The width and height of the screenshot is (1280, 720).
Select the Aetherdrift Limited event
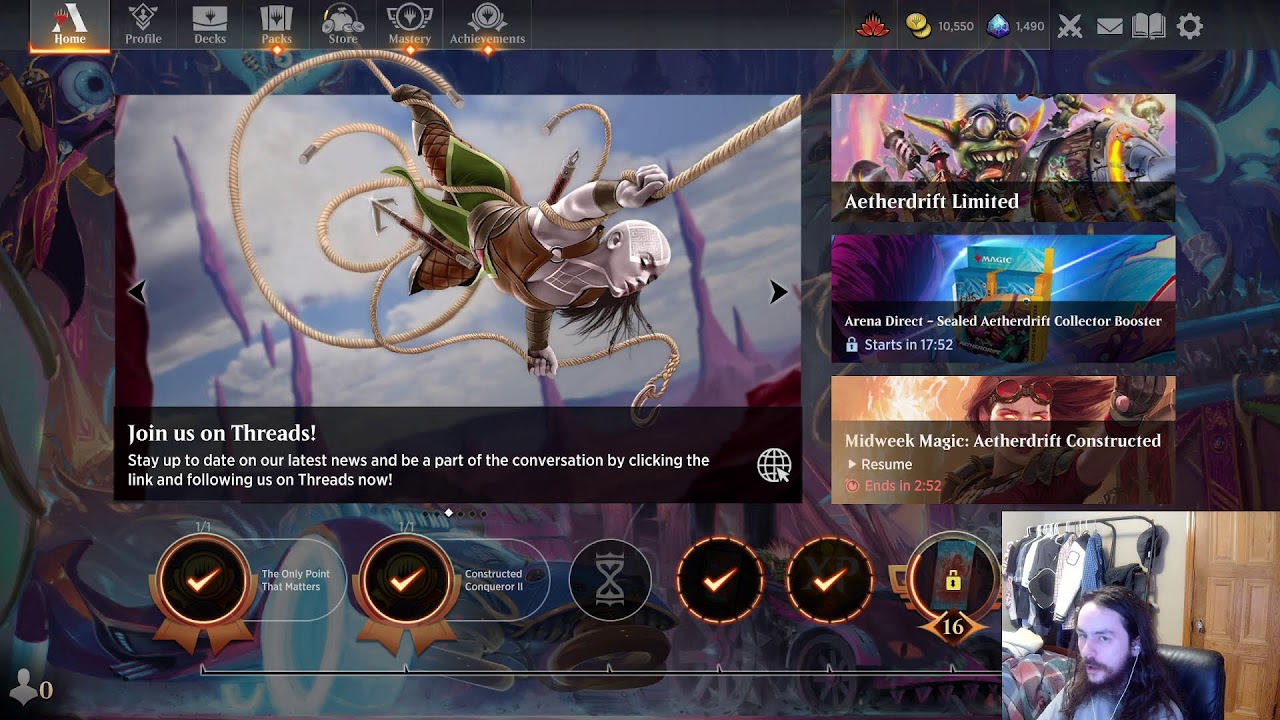click(1003, 158)
